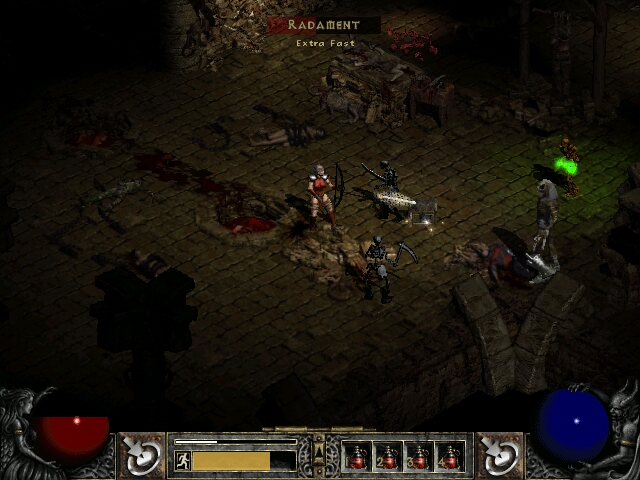This screenshot has width=640, height=480.
Task: Use the healing potion in belt slot 1
Action: point(356,458)
